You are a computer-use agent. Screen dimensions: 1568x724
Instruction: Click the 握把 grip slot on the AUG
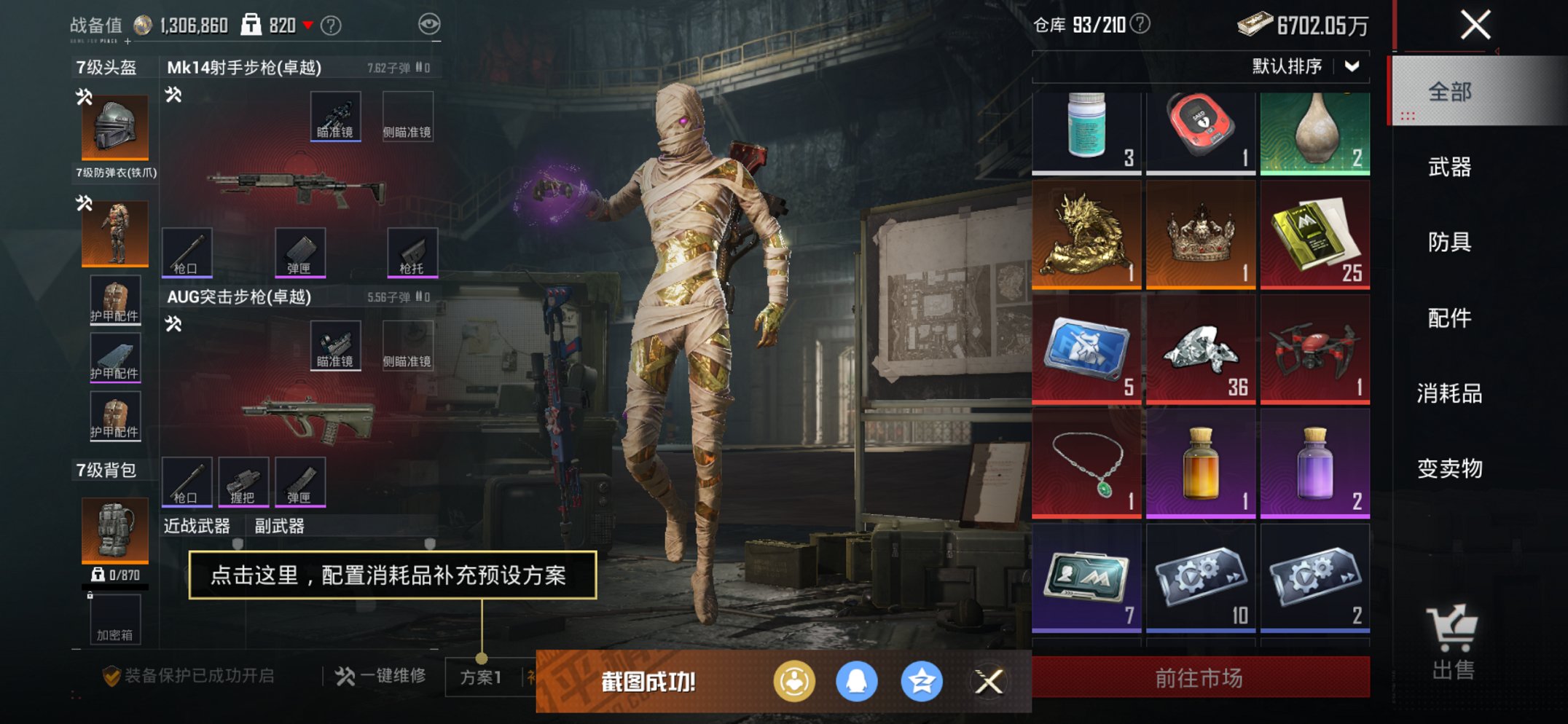click(x=244, y=481)
